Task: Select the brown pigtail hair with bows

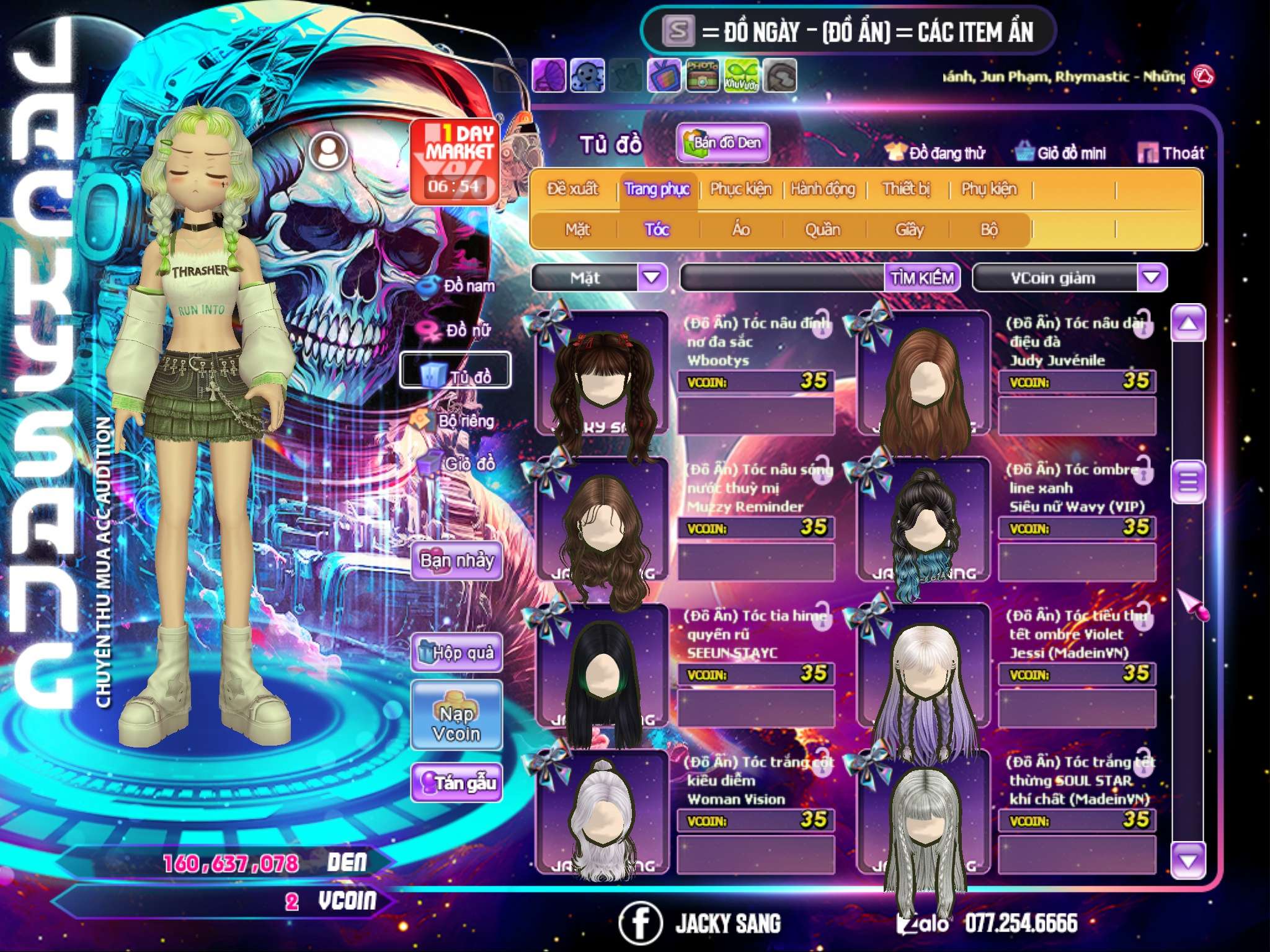Action: click(x=602, y=375)
